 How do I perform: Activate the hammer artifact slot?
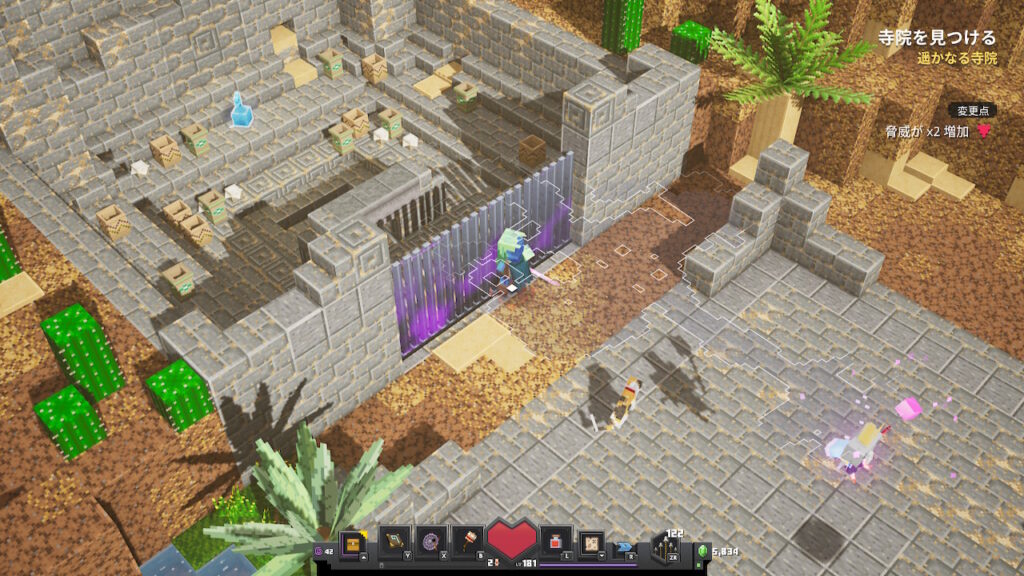click(x=468, y=543)
